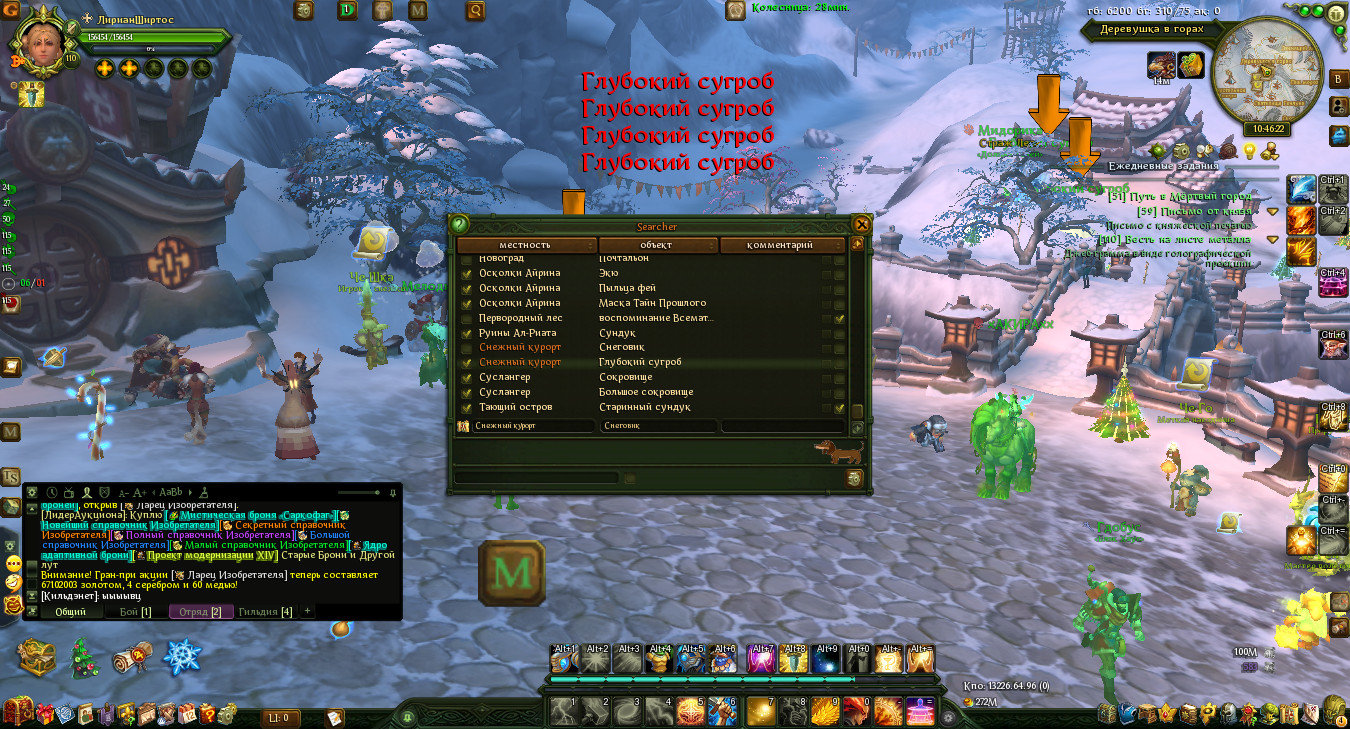This screenshot has width=1350, height=729.
Task: Toggle checkbox for Руины Ал-Риата Сундук
Action: tap(465, 333)
